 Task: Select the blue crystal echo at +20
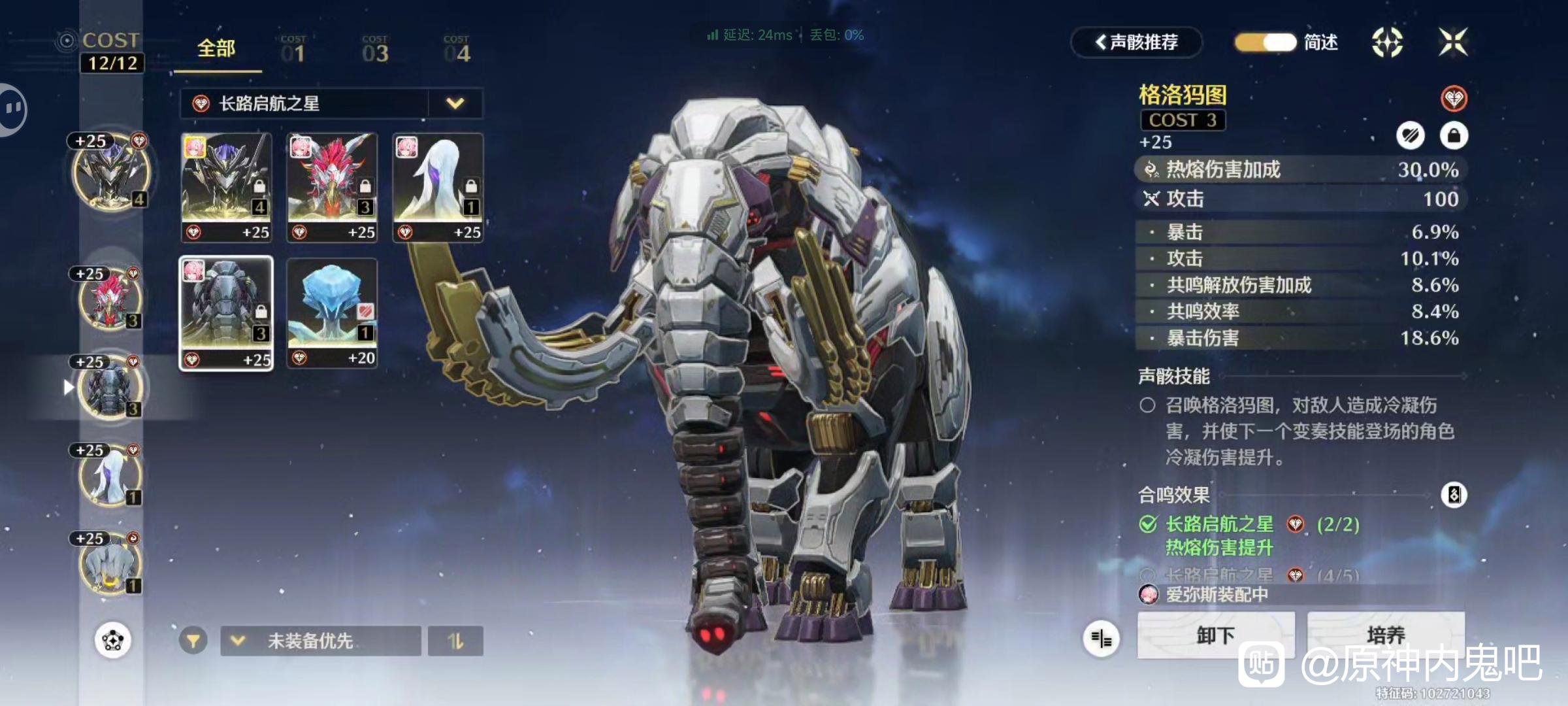pyautogui.click(x=332, y=313)
